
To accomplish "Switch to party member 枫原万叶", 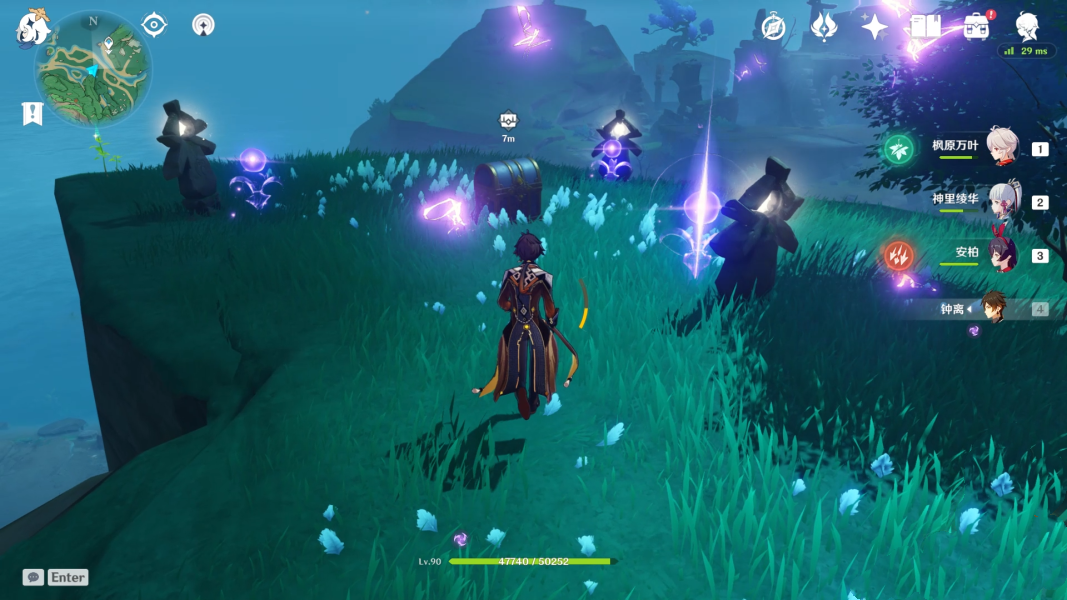I will tap(1001, 148).
